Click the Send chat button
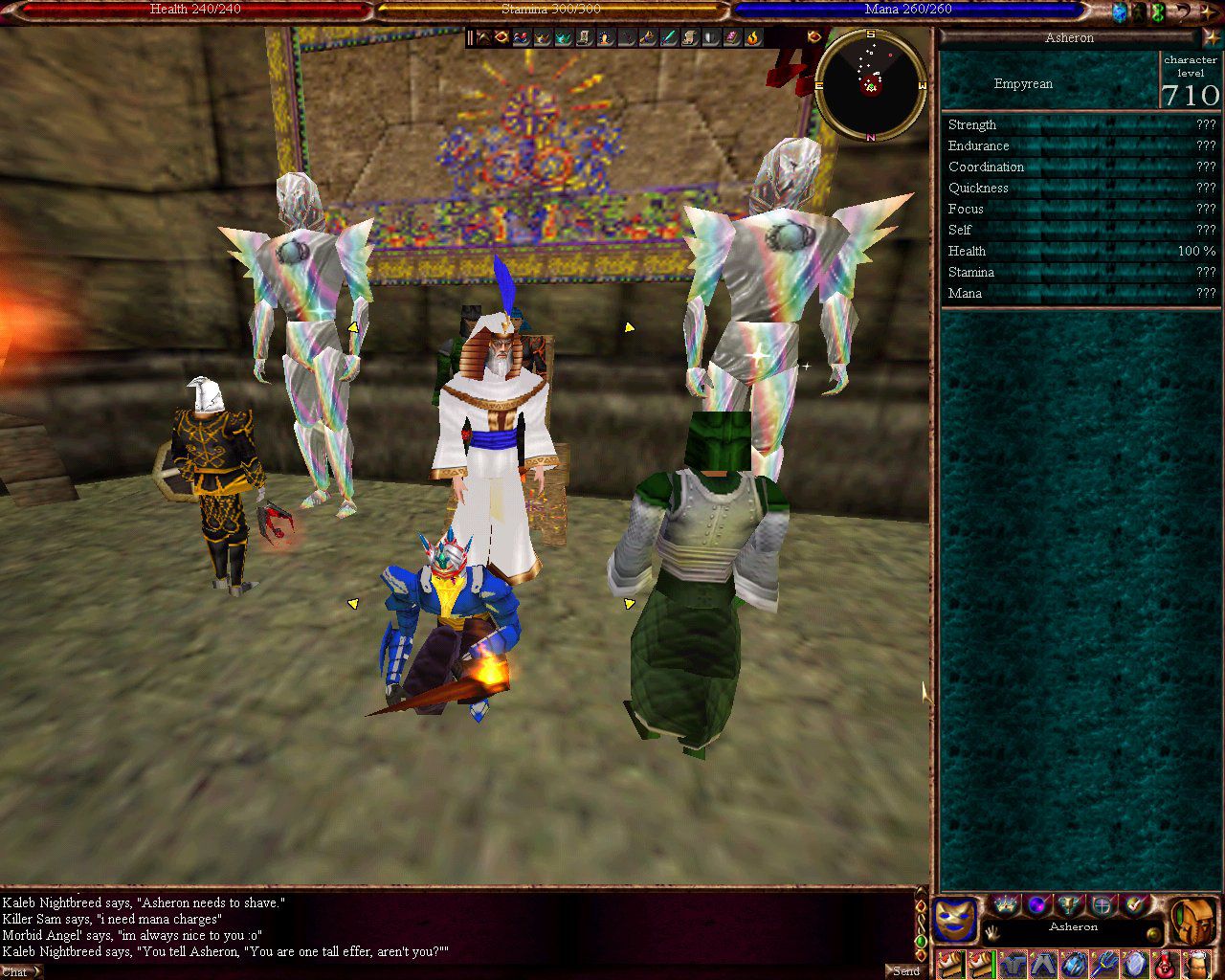Screen dimensions: 1225x980 pos(905,970)
